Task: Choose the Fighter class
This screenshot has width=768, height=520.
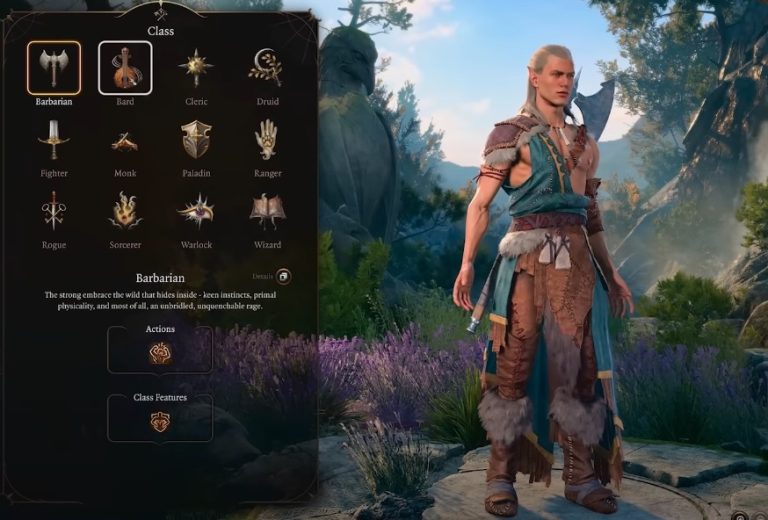Action: coord(53,140)
